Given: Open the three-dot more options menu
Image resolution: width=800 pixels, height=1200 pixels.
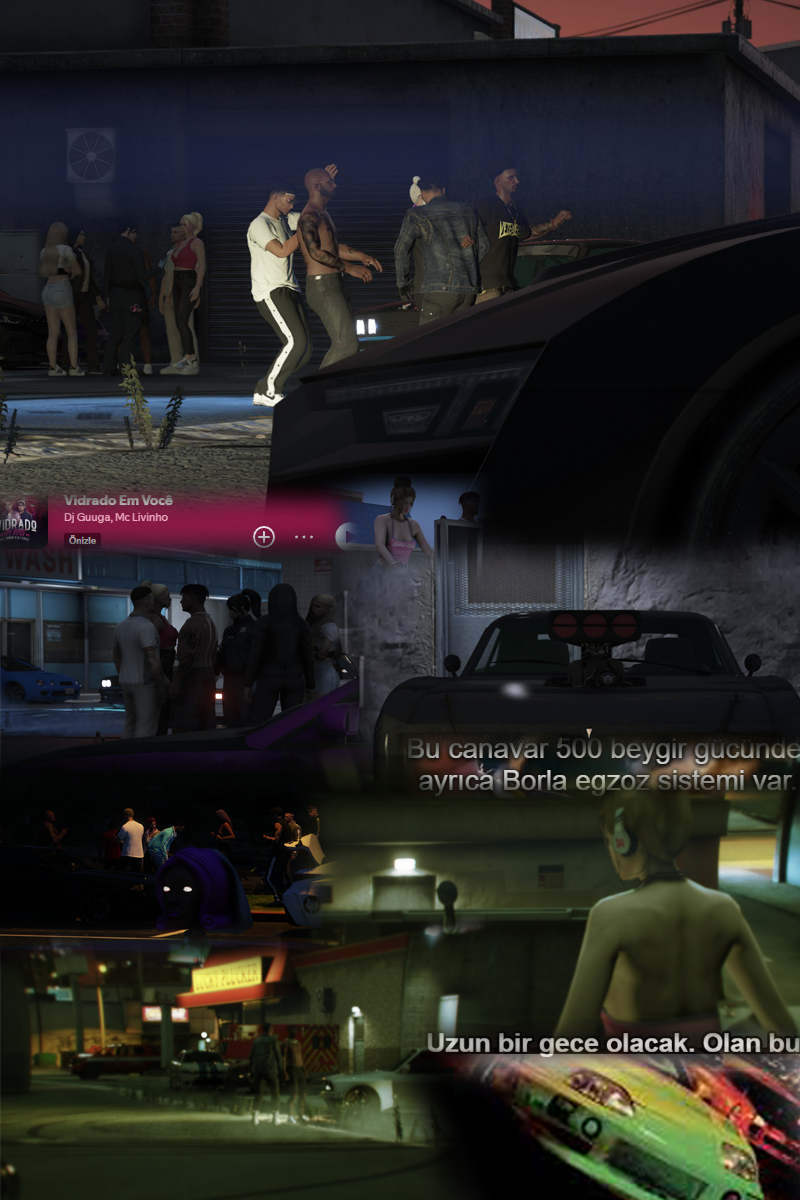Looking at the screenshot, I should coord(304,537).
